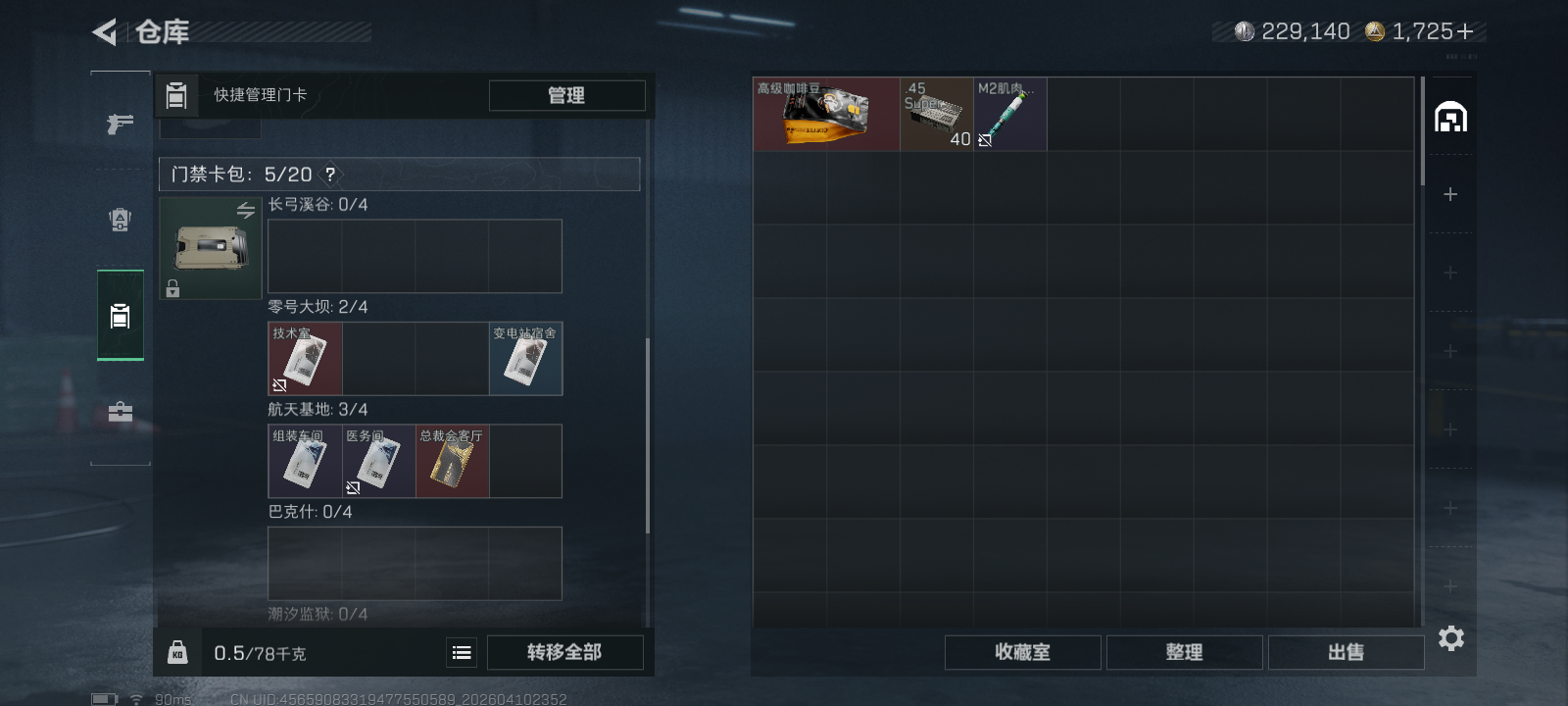Open settings via the gear icon bottom right

click(1451, 638)
